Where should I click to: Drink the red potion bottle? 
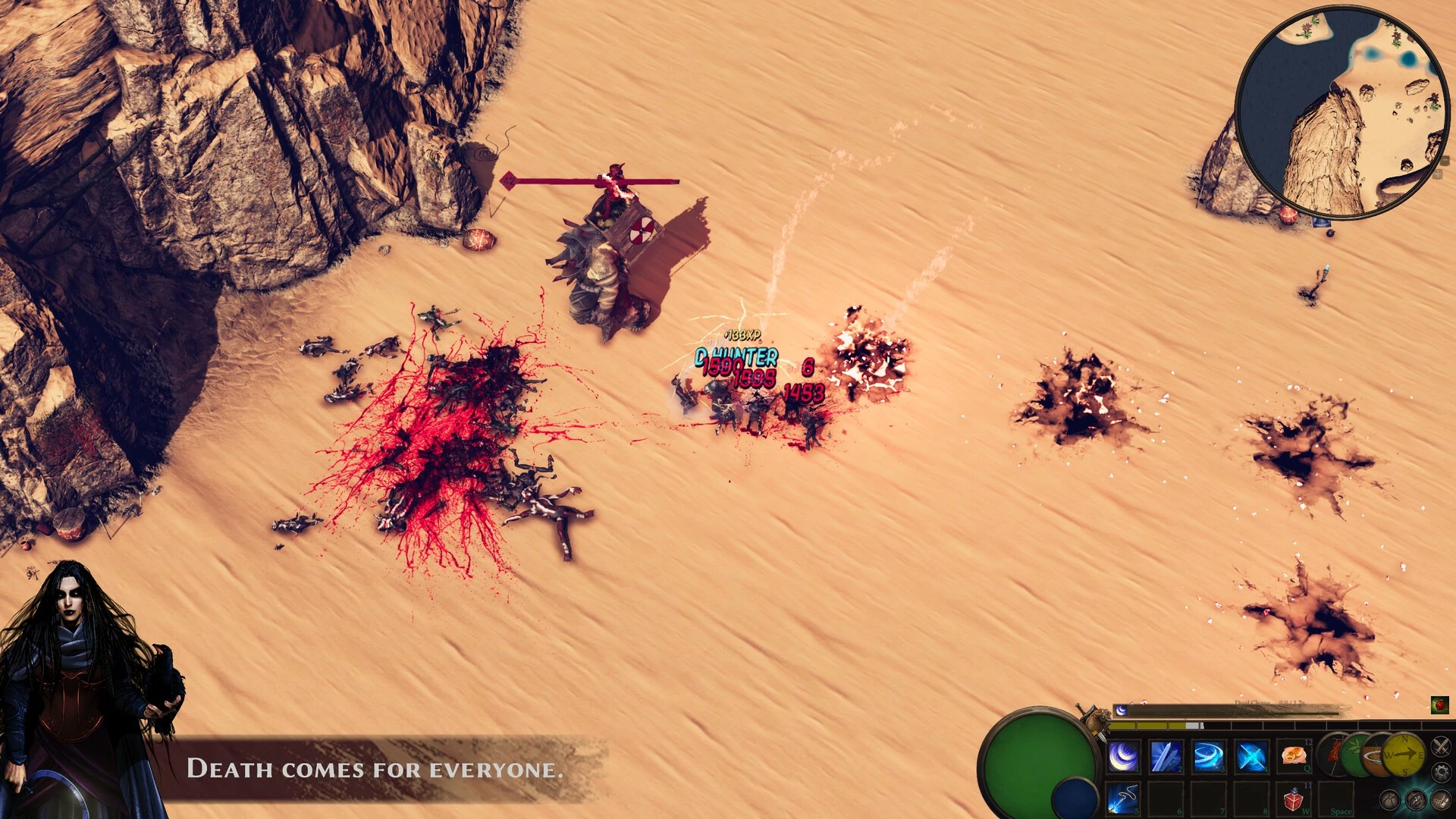tap(1293, 799)
